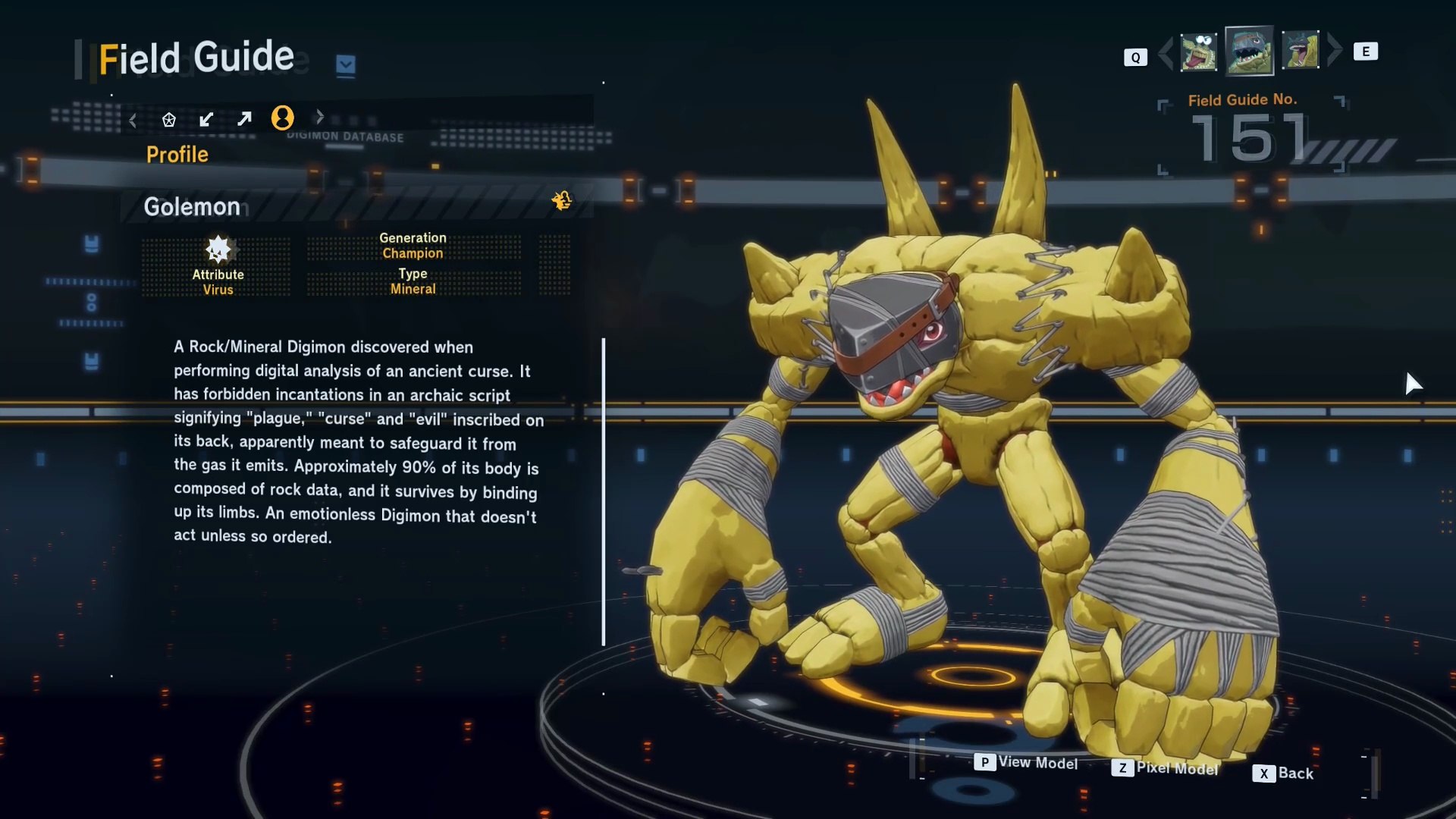The height and width of the screenshot is (819, 1456).
Task: Click the orange Digimon icon beside Golemon's name
Action: coord(562,200)
